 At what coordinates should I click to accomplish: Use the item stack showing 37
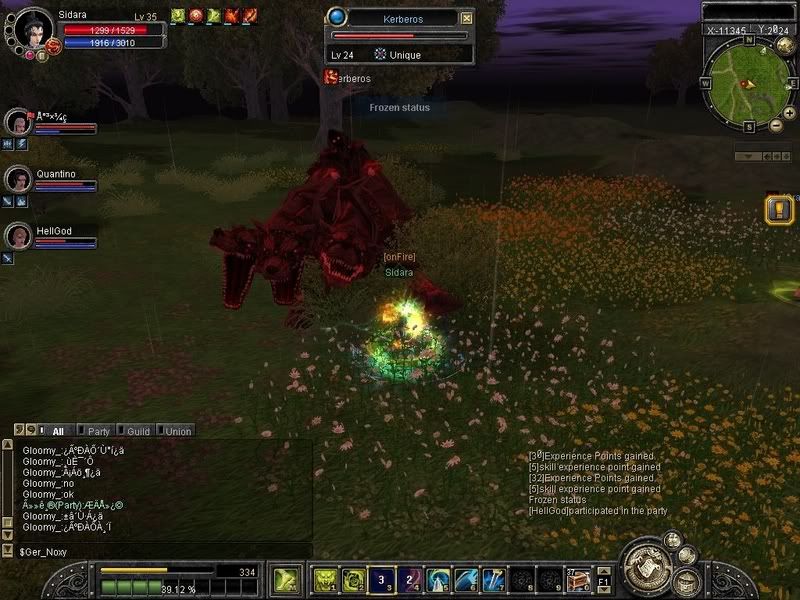[578, 580]
